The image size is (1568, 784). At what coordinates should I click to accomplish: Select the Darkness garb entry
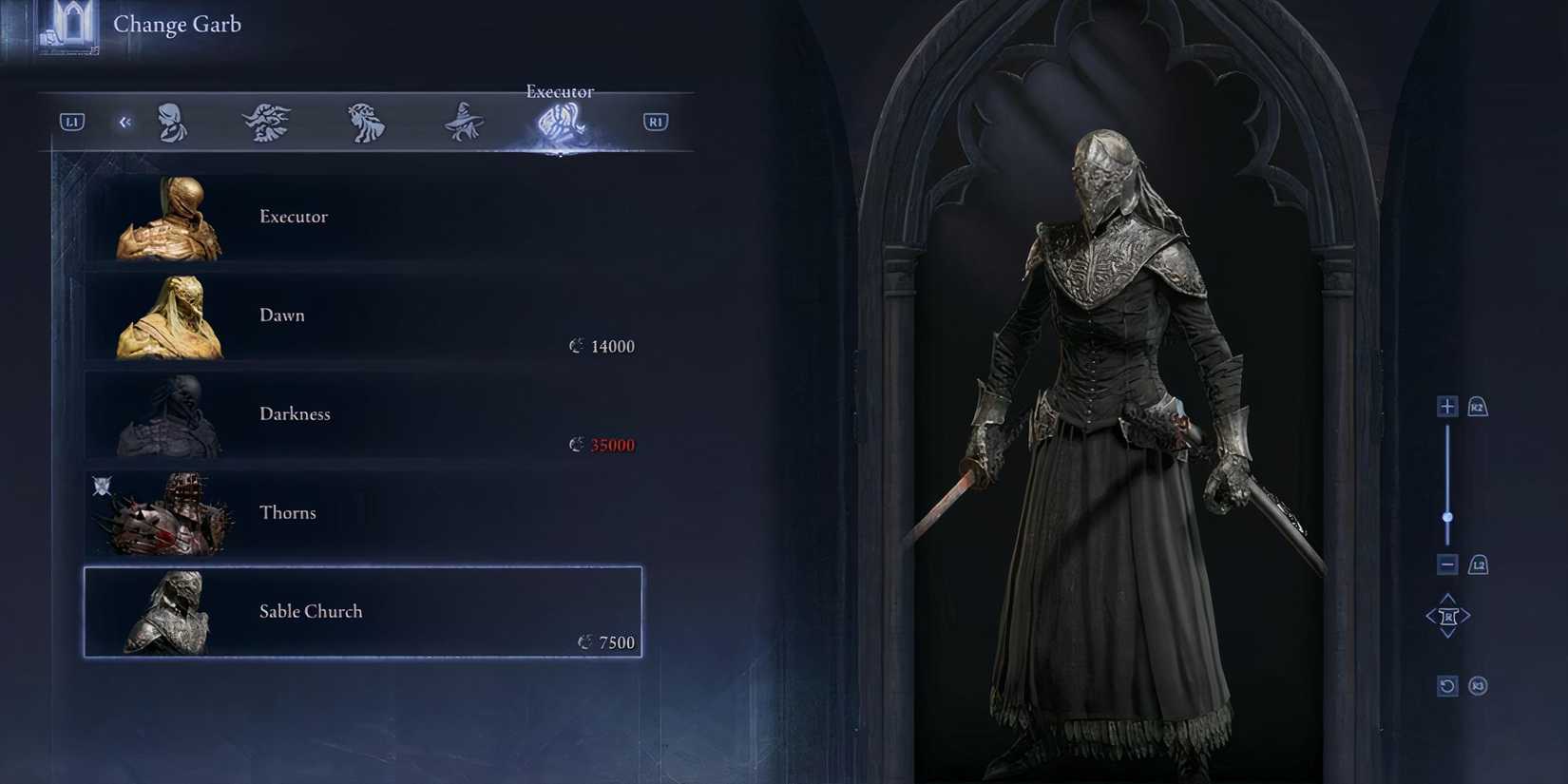tap(361, 414)
